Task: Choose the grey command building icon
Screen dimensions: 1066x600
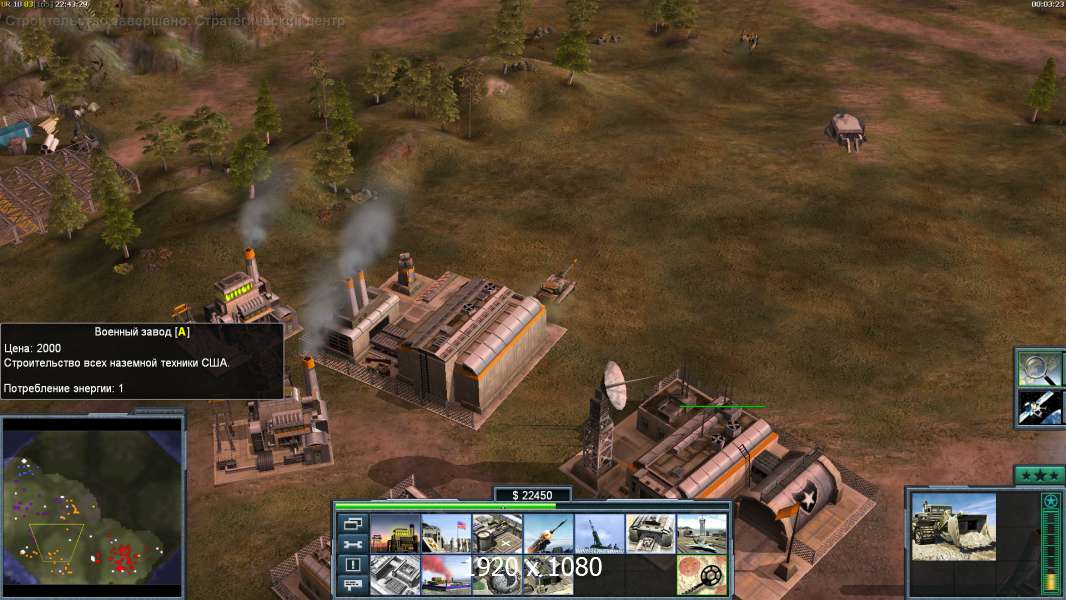Action: (x=395, y=574)
